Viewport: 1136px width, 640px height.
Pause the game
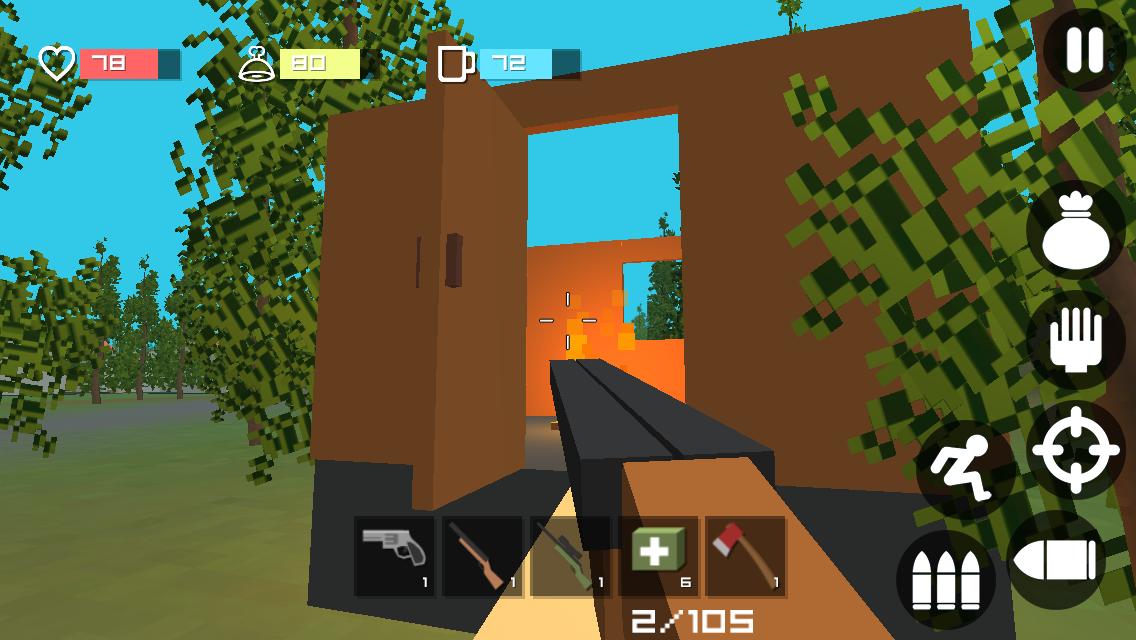(x=1084, y=49)
